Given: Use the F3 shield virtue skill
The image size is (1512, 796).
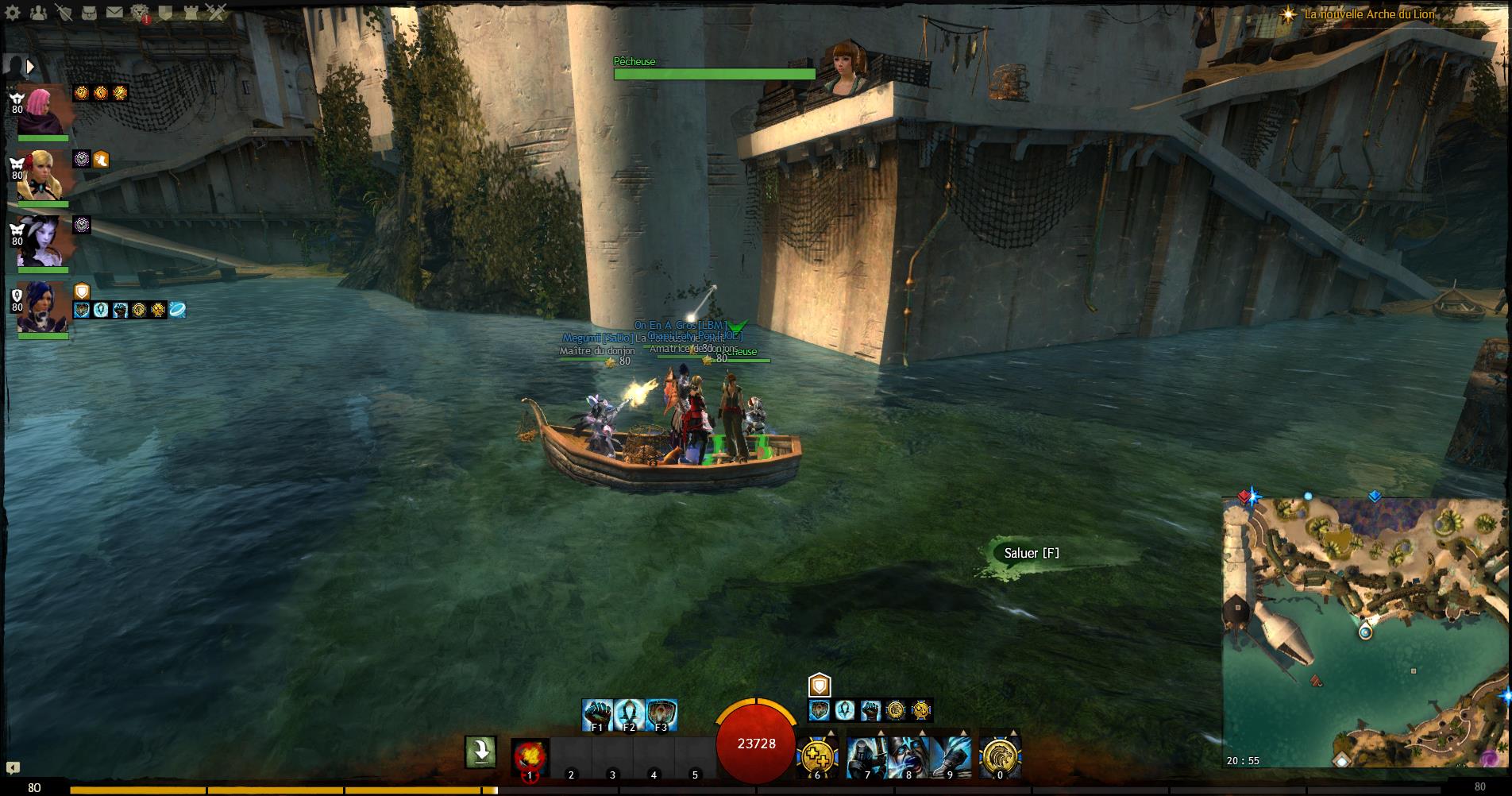Looking at the screenshot, I should [x=661, y=715].
